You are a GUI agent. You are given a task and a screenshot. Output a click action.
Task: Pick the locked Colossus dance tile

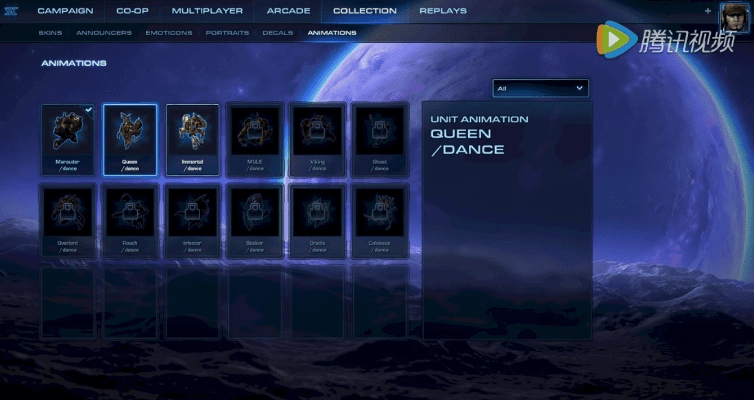pyautogui.click(x=378, y=219)
